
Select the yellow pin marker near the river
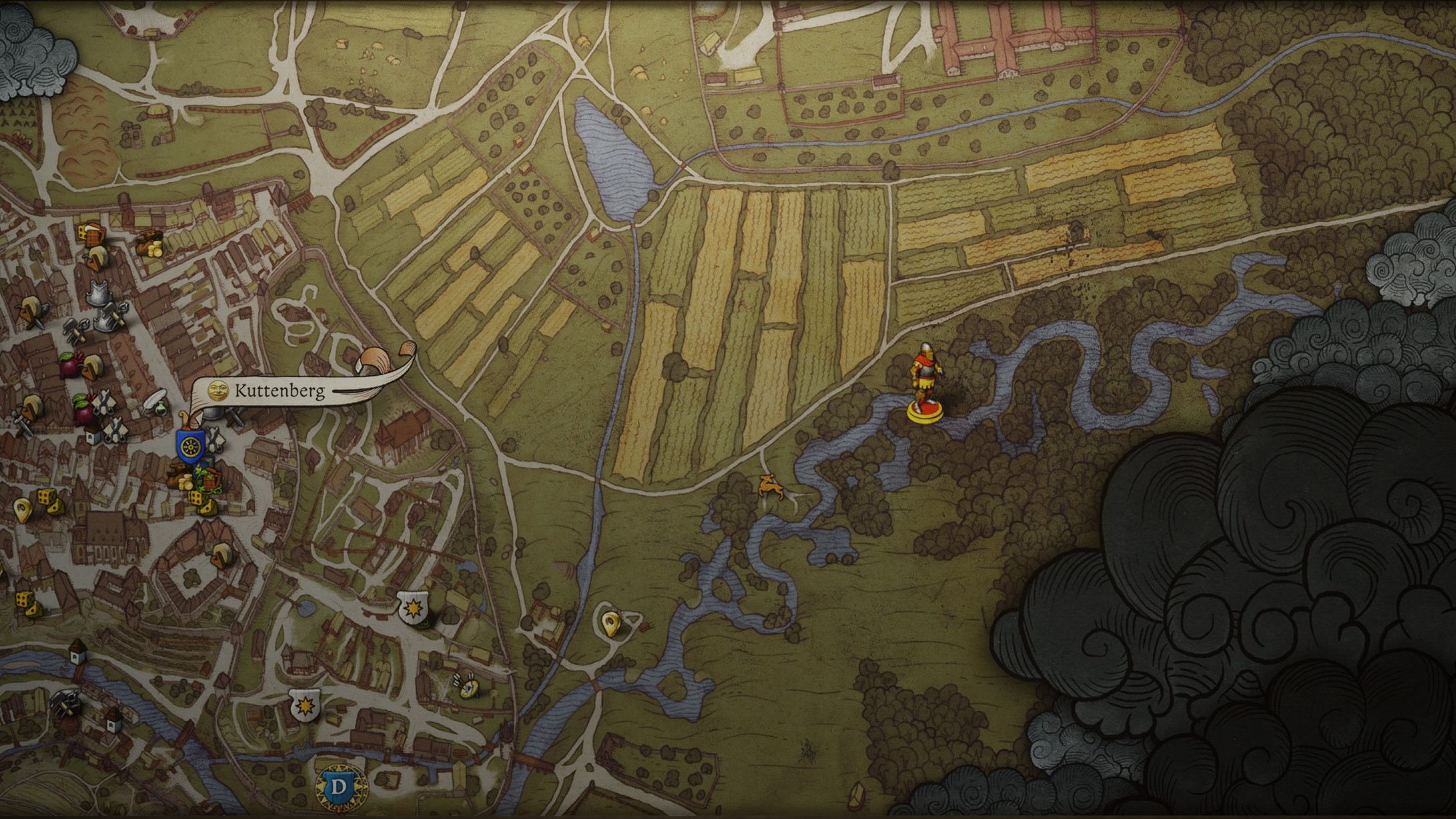(609, 624)
